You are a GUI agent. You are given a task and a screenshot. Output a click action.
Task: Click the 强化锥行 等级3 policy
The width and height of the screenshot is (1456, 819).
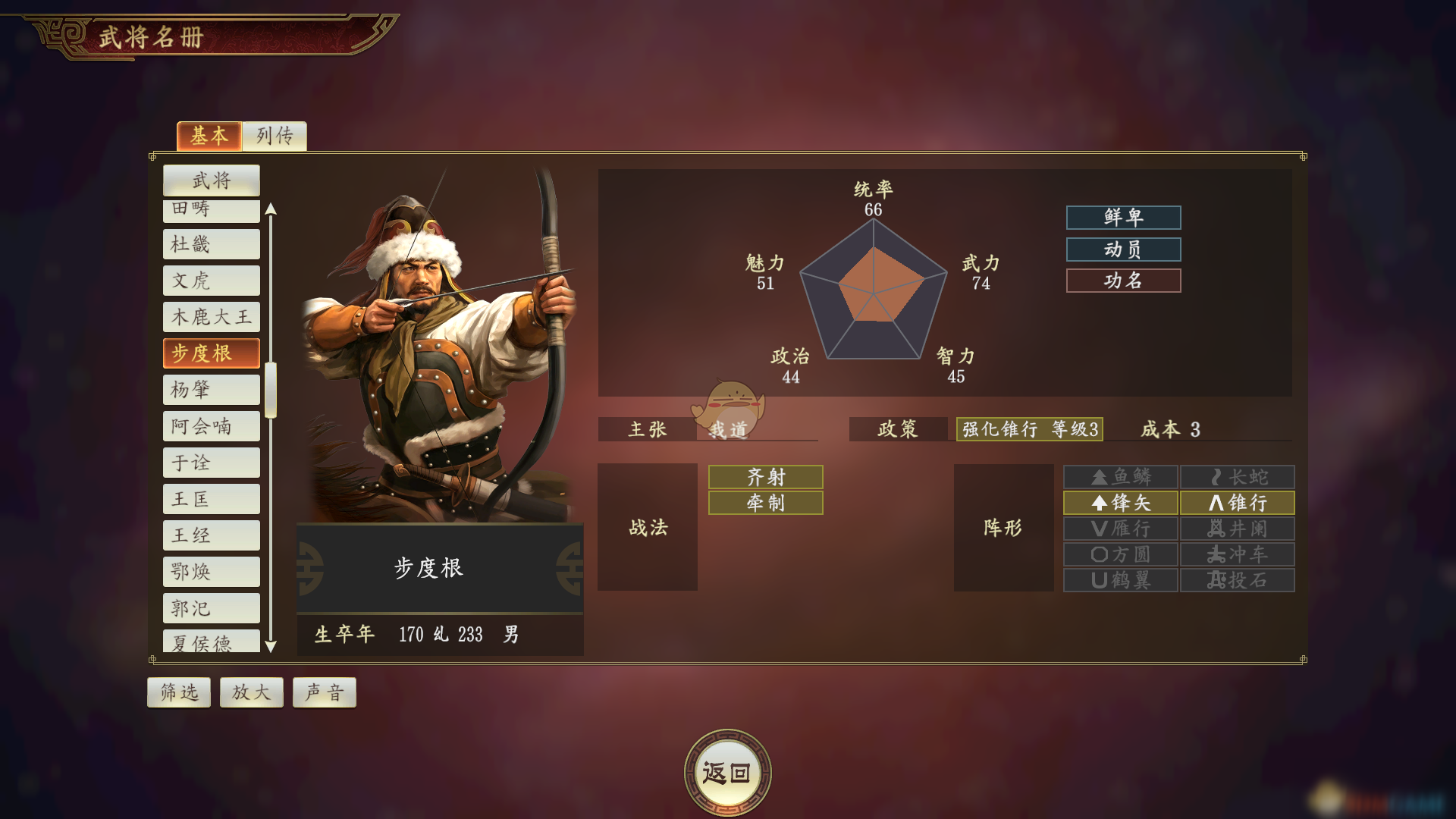pyautogui.click(x=1029, y=429)
